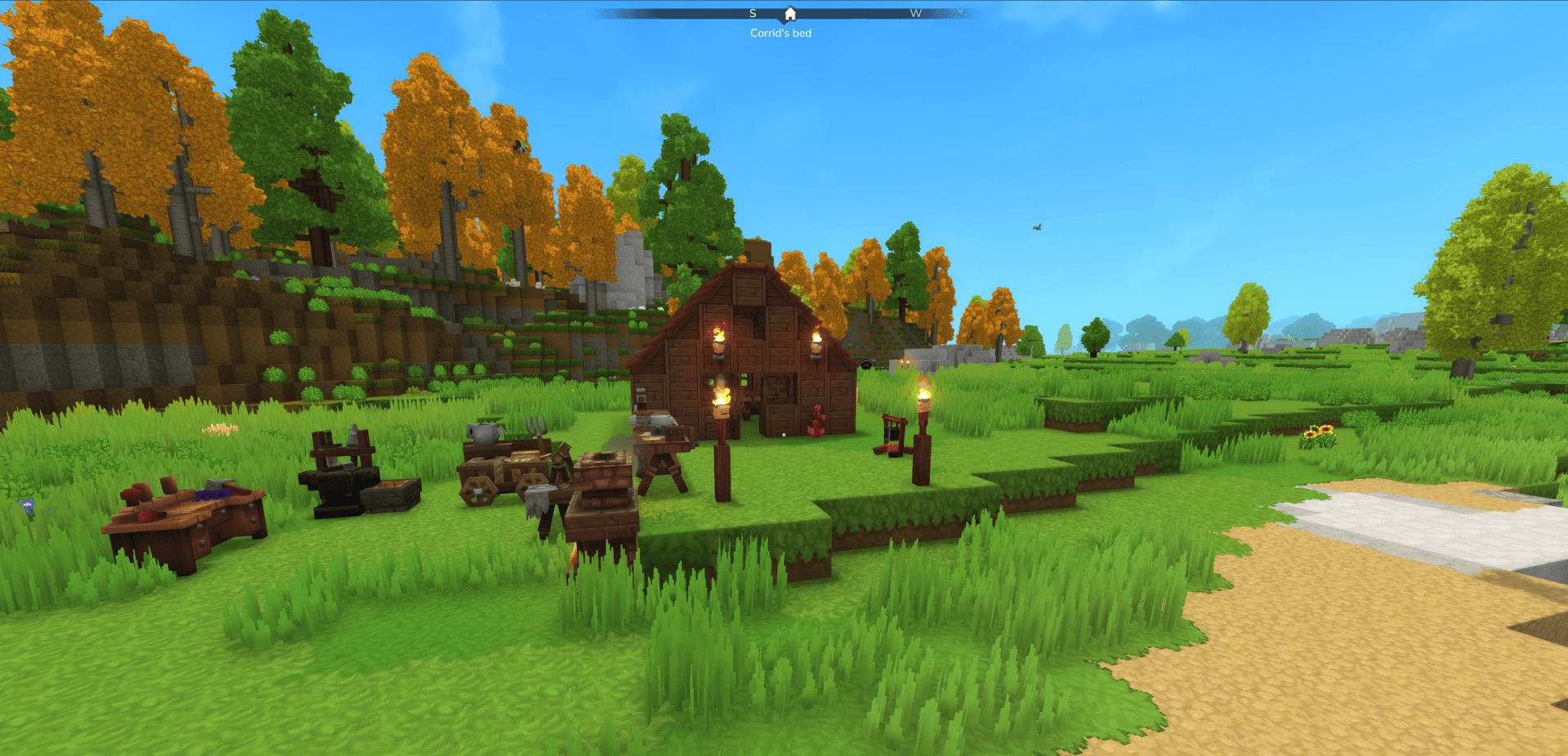The height and width of the screenshot is (756, 1568).
Task: Select the kettle on the supply cart
Action: [x=482, y=432]
